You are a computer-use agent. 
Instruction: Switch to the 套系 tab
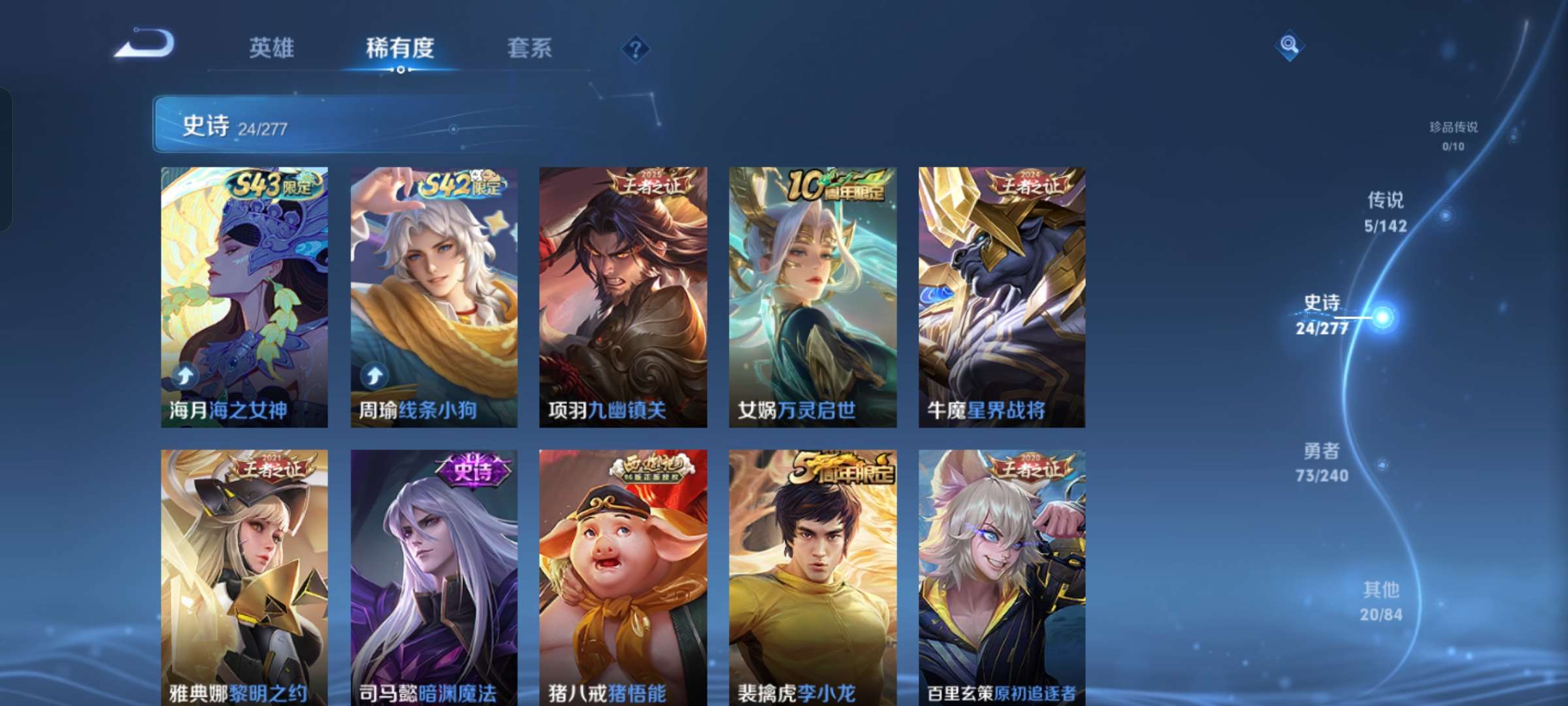point(529,48)
